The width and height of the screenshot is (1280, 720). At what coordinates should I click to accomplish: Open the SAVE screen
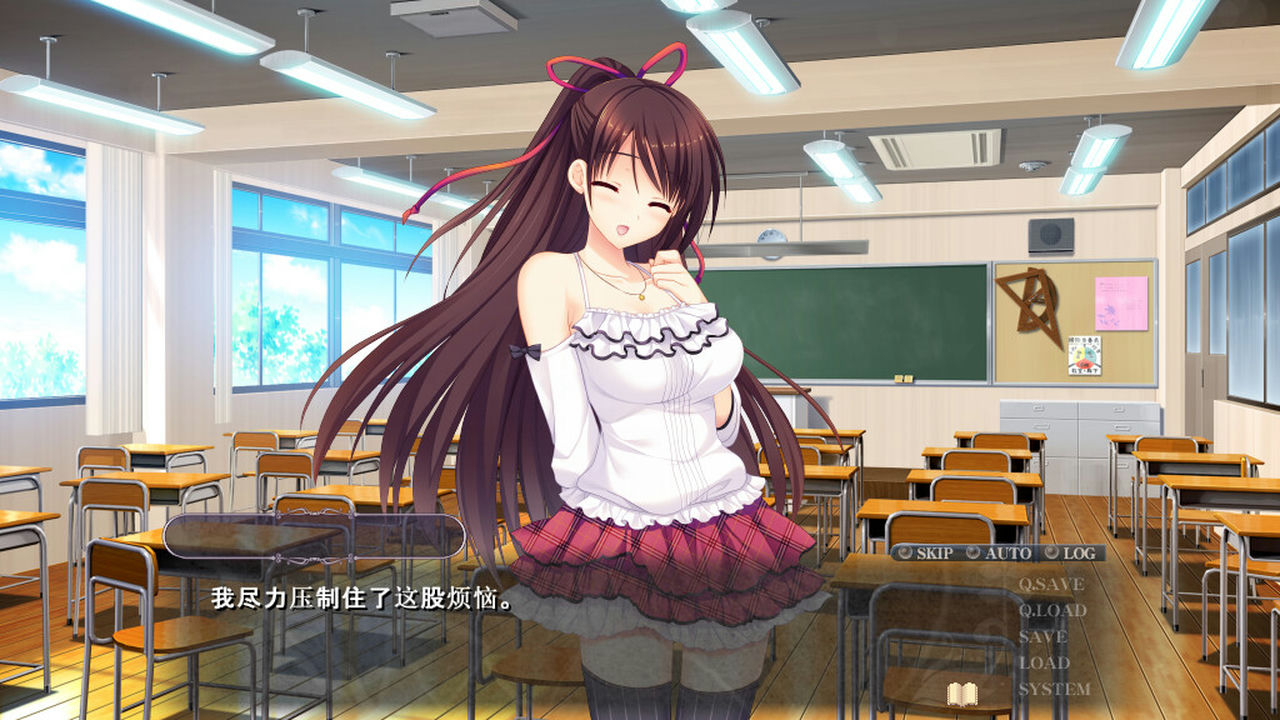[x=1043, y=635]
